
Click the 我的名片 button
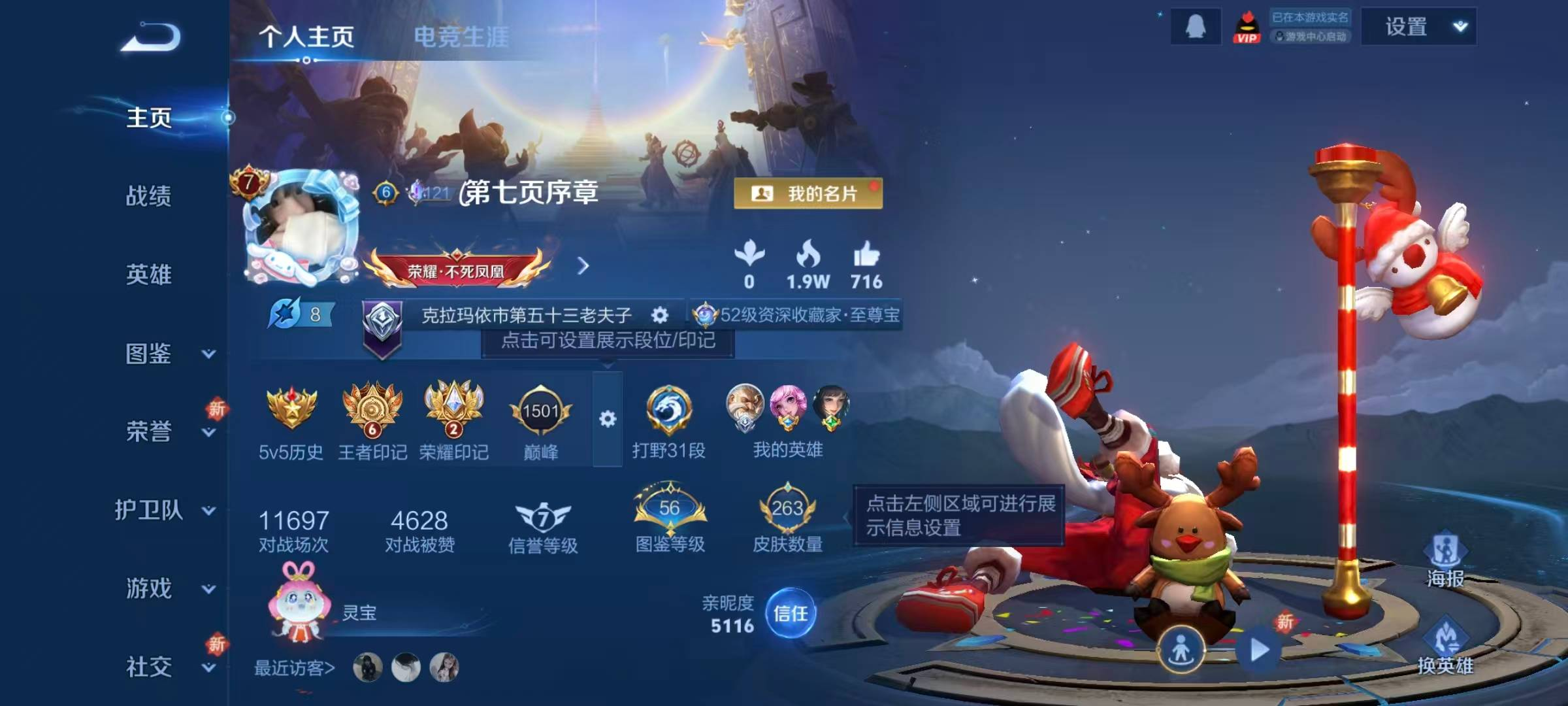coord(807,192)
